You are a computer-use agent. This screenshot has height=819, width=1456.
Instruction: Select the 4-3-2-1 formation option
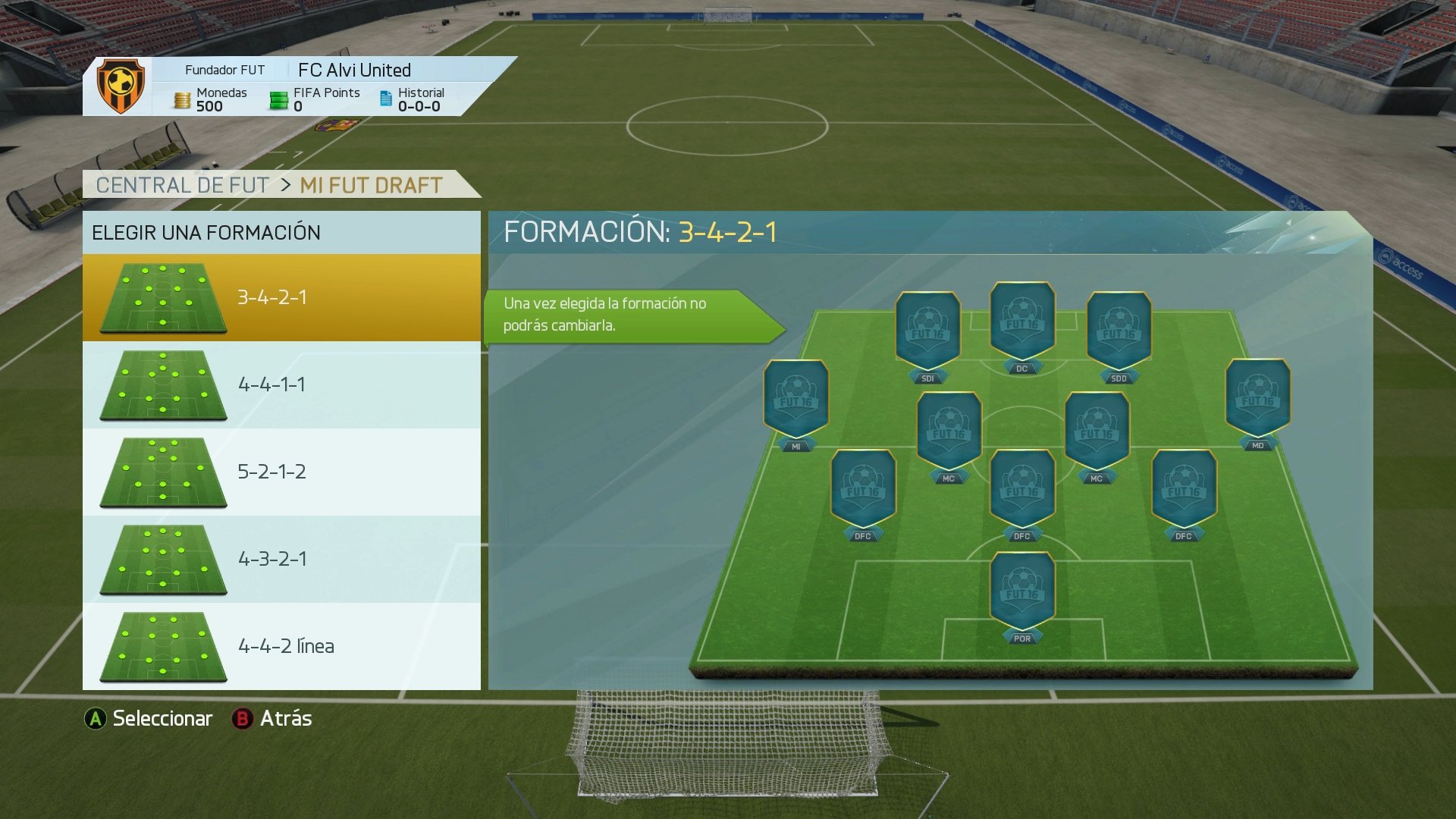pos(281,559)
